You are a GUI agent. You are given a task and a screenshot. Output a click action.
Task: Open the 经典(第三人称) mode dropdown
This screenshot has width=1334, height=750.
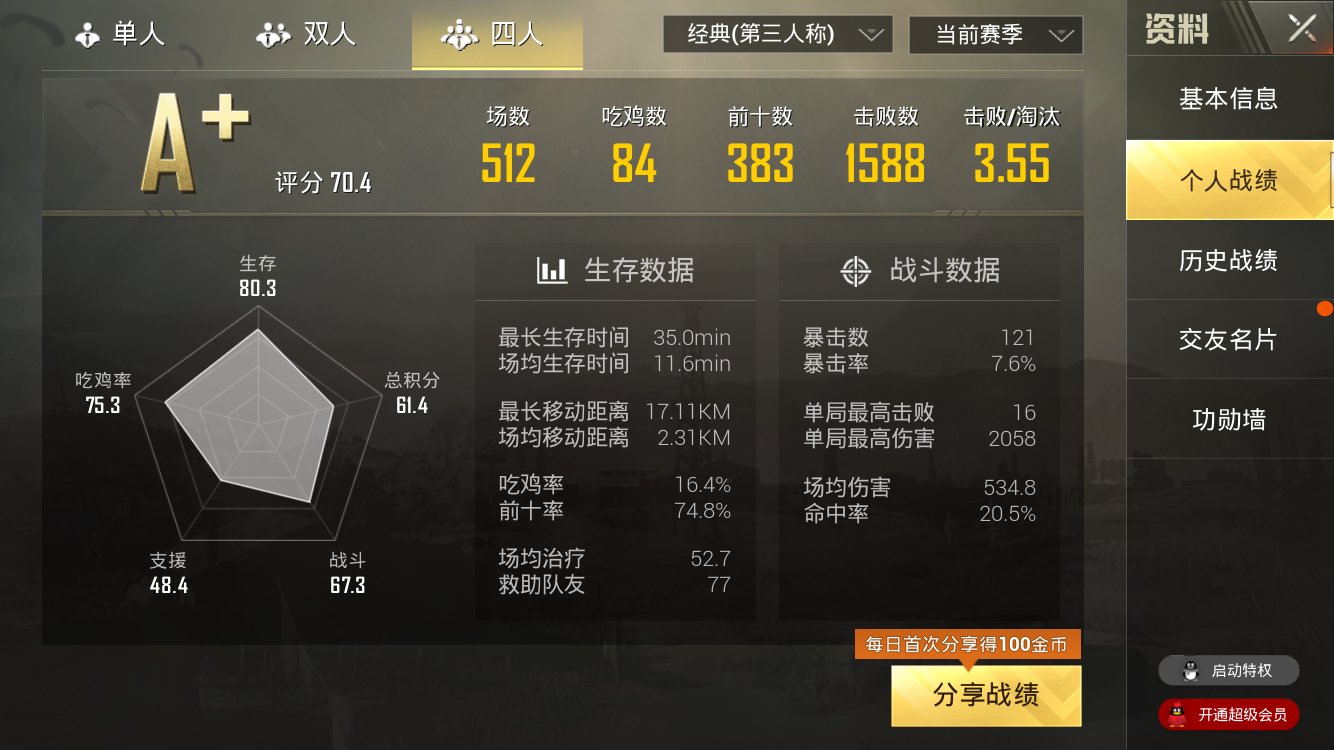pos(777,33)
